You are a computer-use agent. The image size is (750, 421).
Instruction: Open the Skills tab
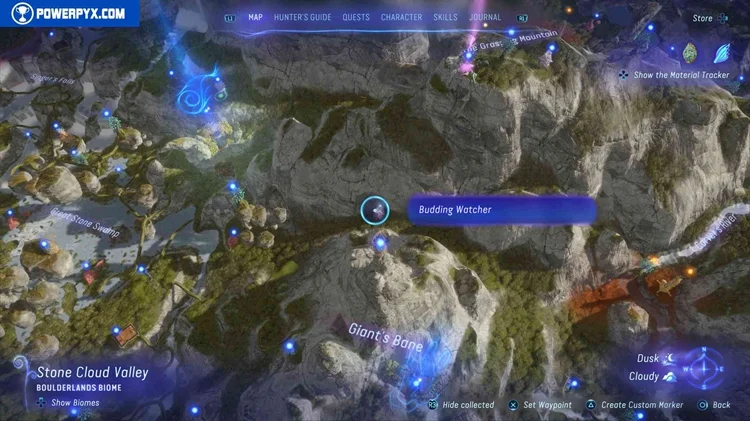pyautogui.click(x=446, y=17)
